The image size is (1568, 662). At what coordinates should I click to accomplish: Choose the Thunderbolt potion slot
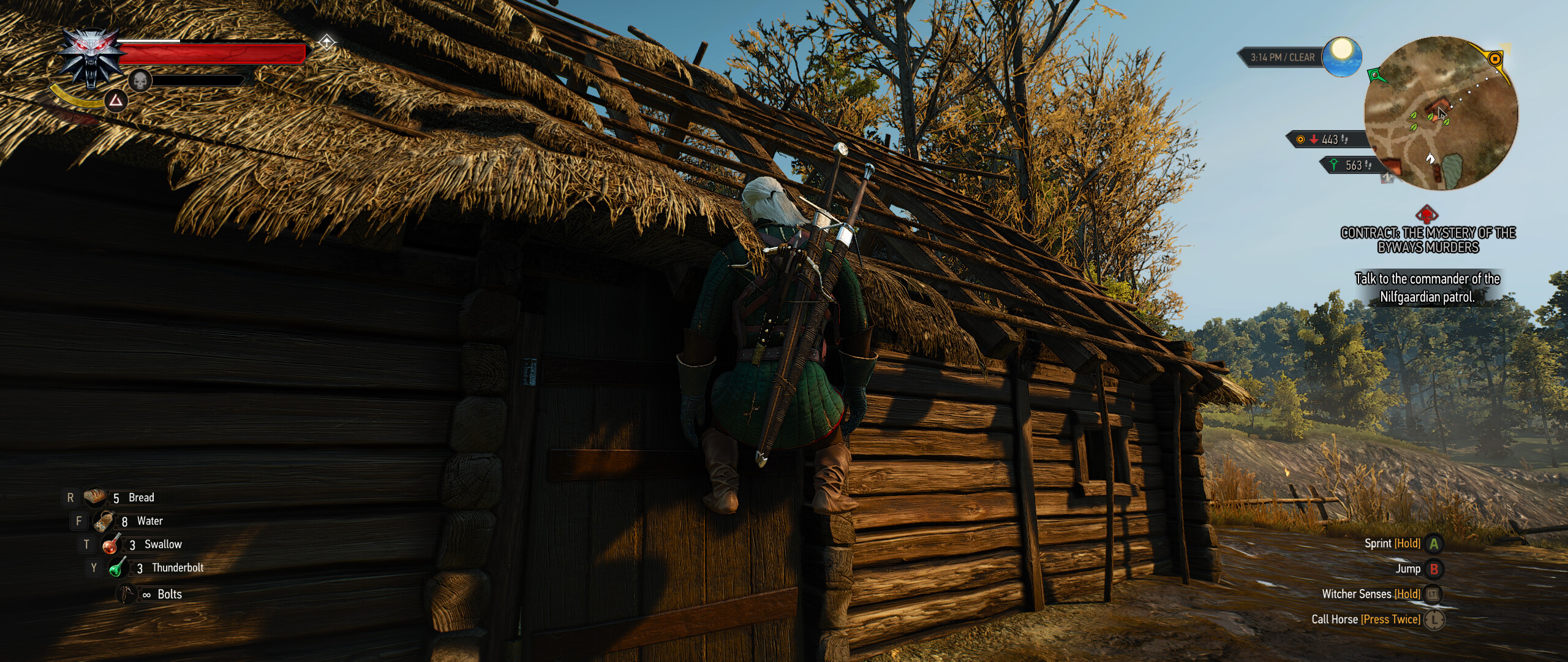point(118,568)
